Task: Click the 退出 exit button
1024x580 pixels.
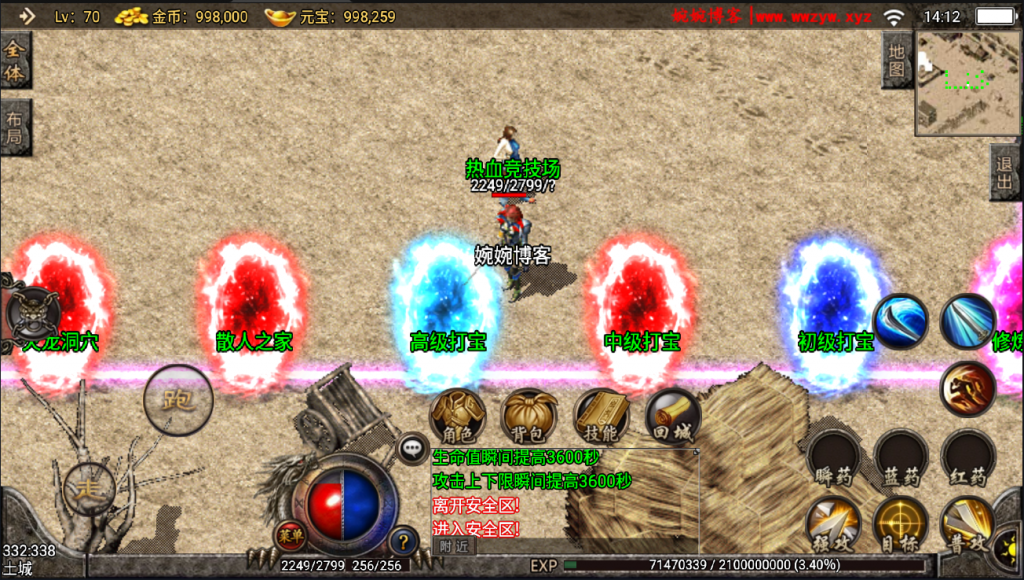Action: click(1005, 171)
